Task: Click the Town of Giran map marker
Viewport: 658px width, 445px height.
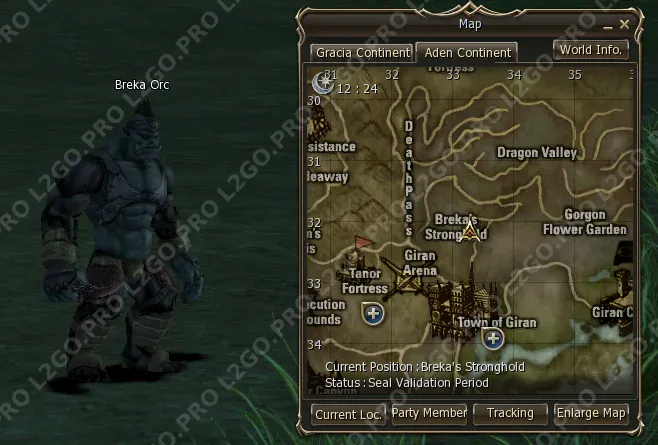Action: 492,339
